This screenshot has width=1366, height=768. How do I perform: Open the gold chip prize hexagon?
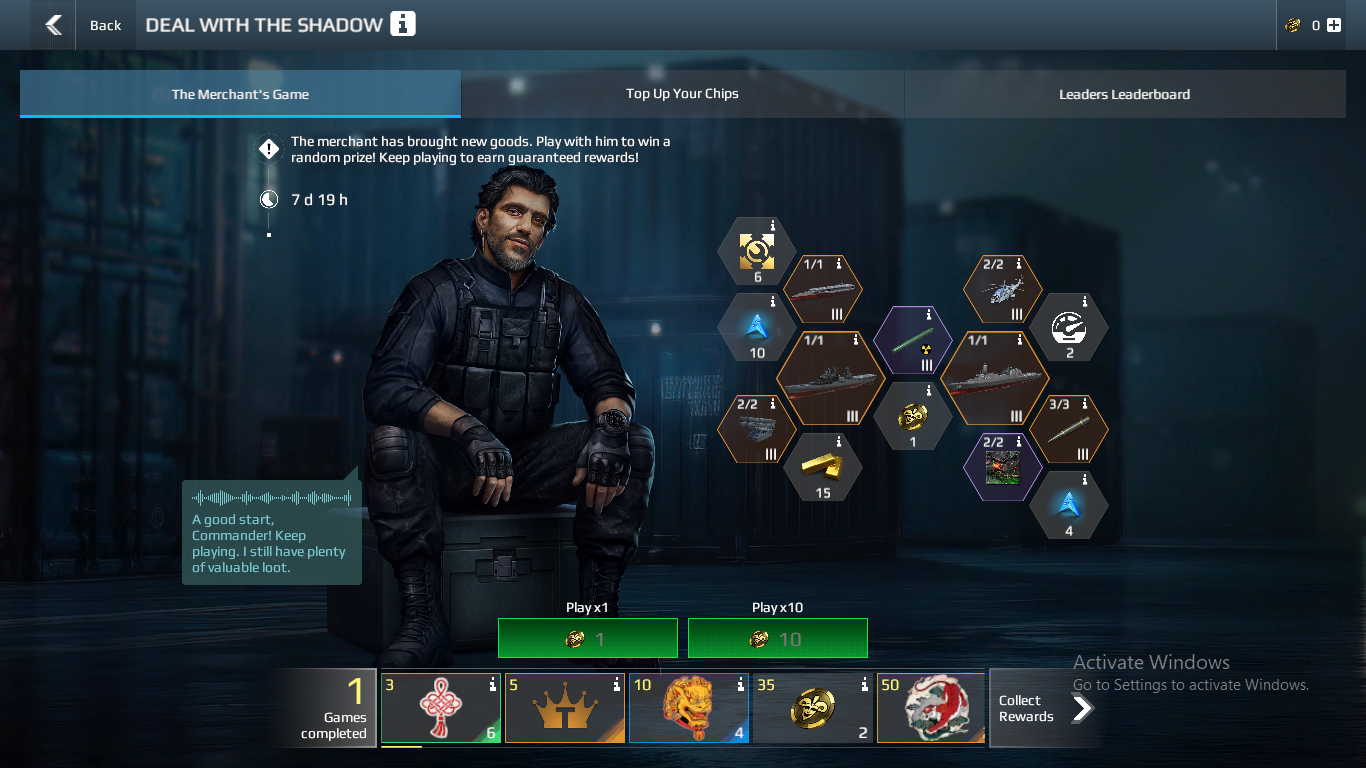tap(912, 415)
